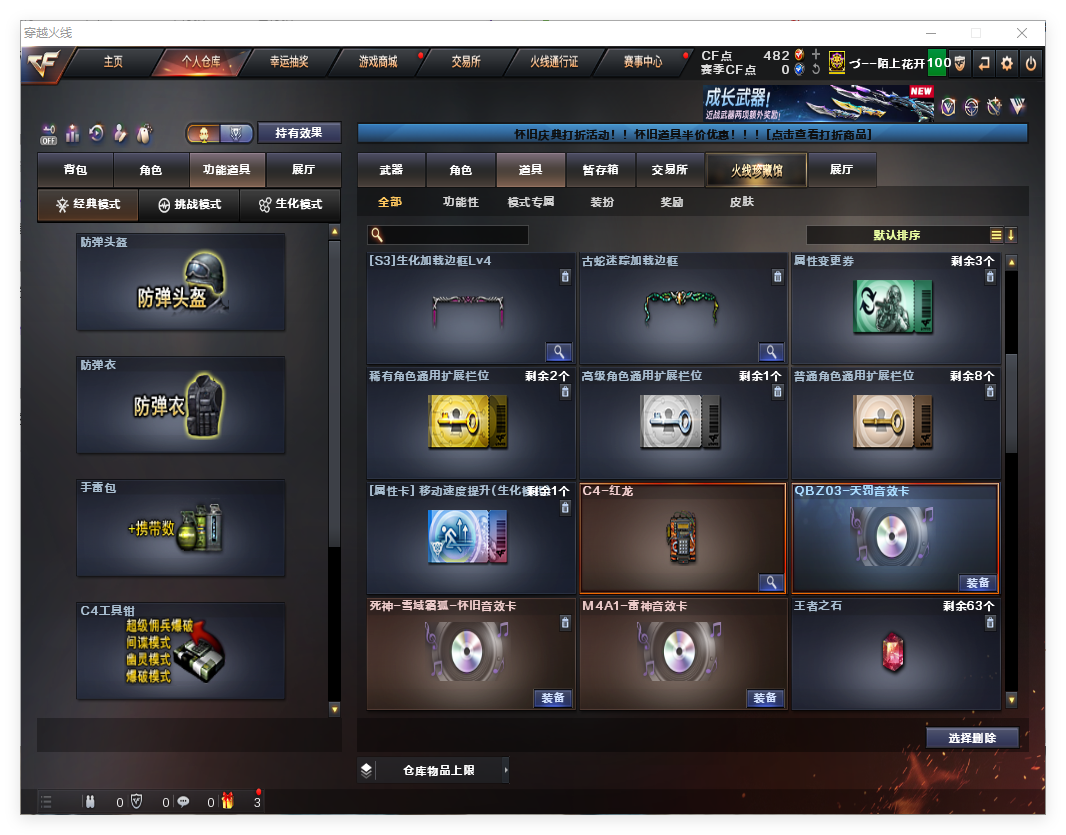Image resolution: width=1066 pixels, height=835 pixels.
Task: Open the 火线珍藏馆 collection tab
Action: click(756, 170)
